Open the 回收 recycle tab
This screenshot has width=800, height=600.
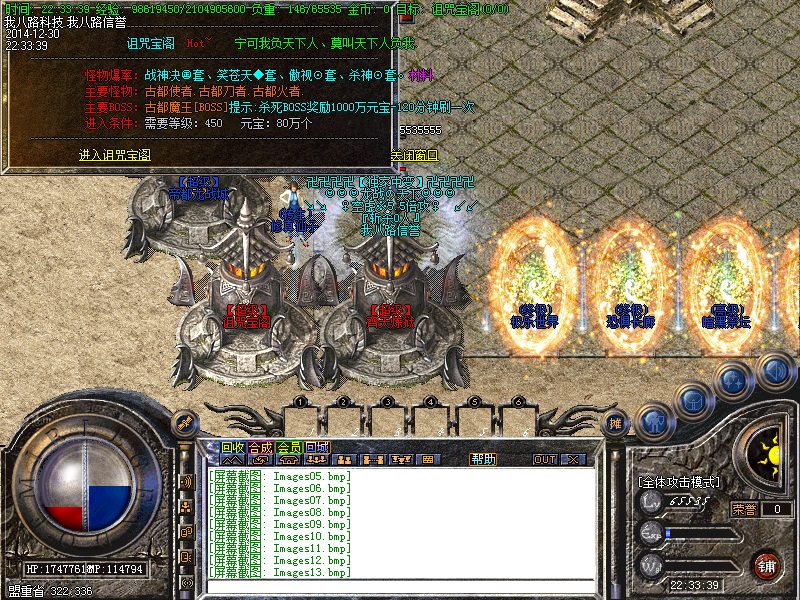[x=232, y=447]
